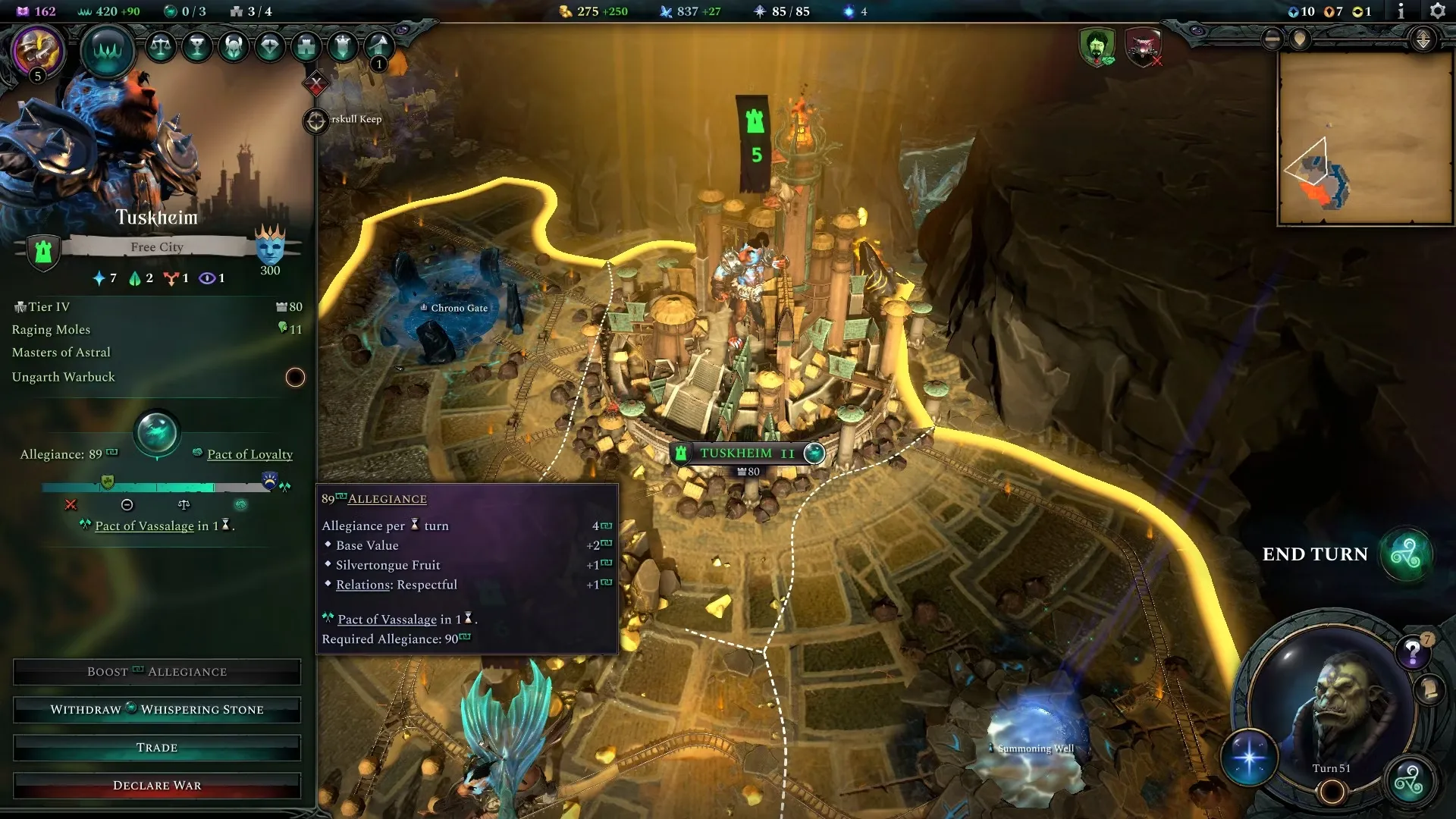Select the red cat-eared ruler portrait
The height and width of the screenshot is (819, 1456).
point(1143,47)
